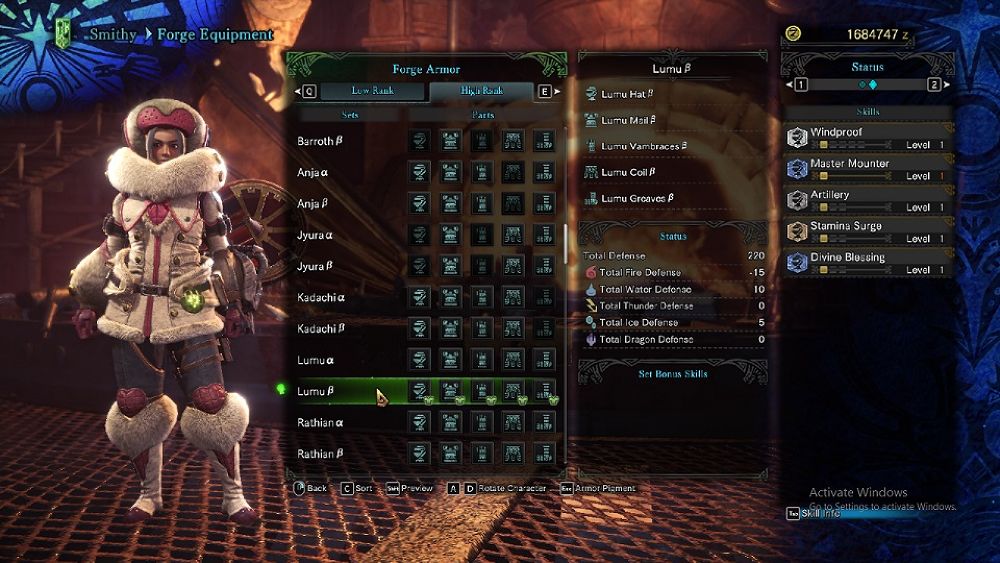The width and height of the screenshot is (1000, 563).
Task: Select the Rathian α armor set
Action: pos(320,422)
